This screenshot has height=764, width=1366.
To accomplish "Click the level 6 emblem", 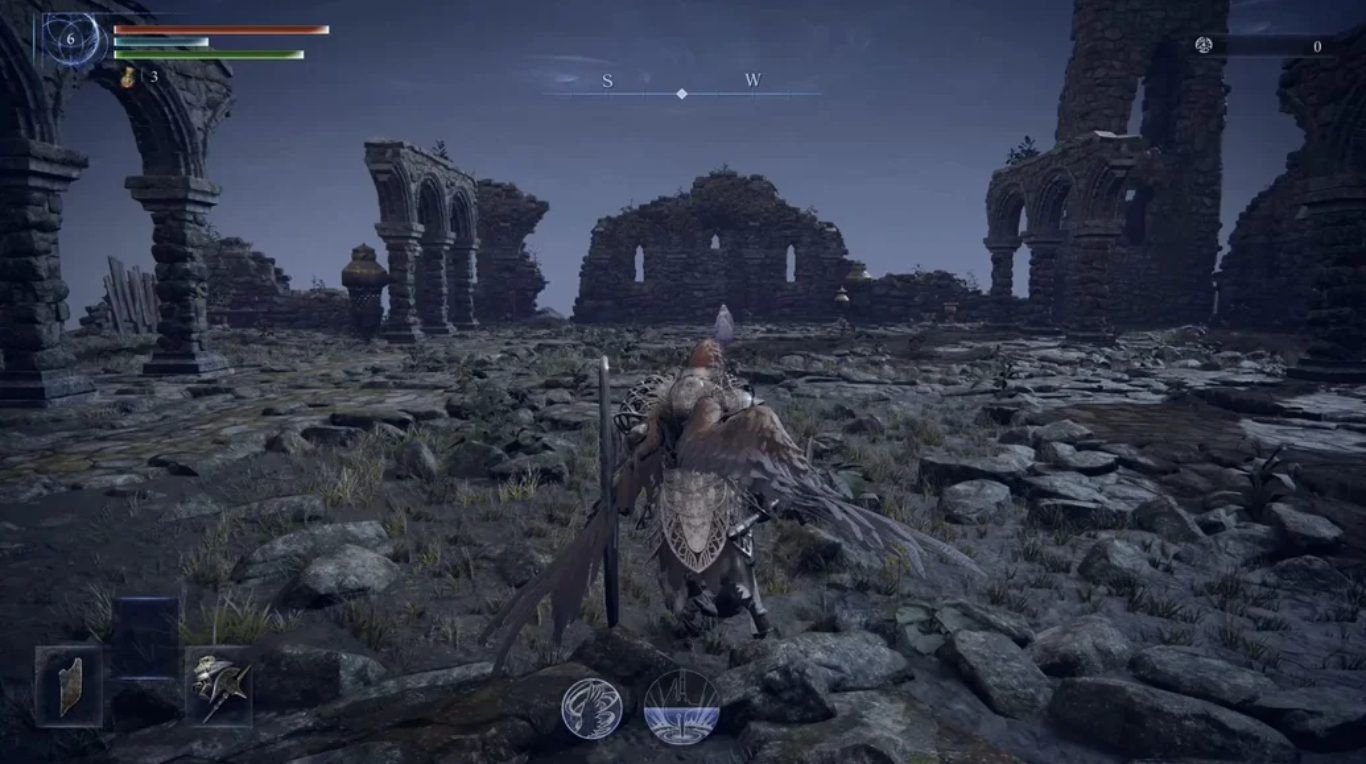I will point(70,39).
